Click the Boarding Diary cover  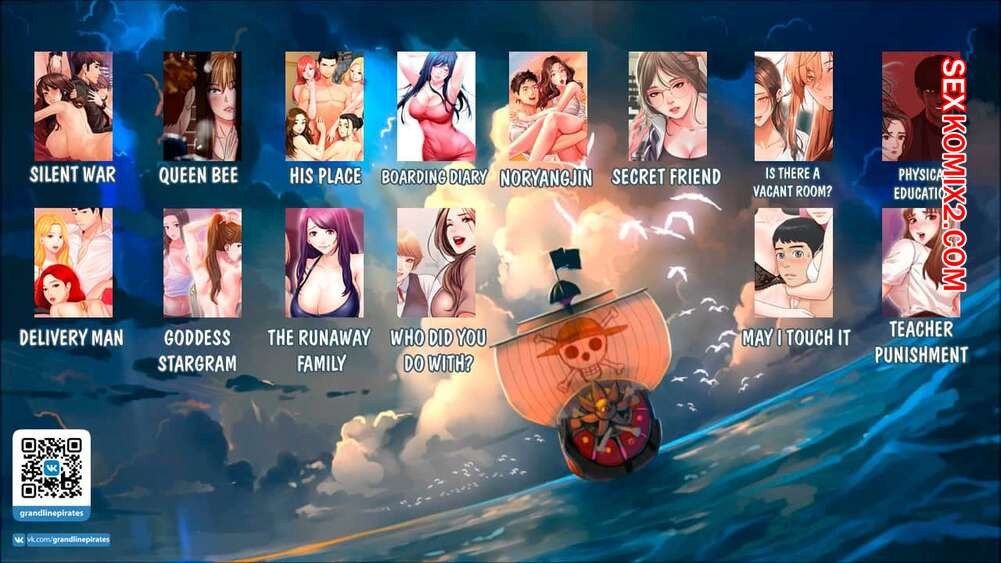[x=436, y=106]
